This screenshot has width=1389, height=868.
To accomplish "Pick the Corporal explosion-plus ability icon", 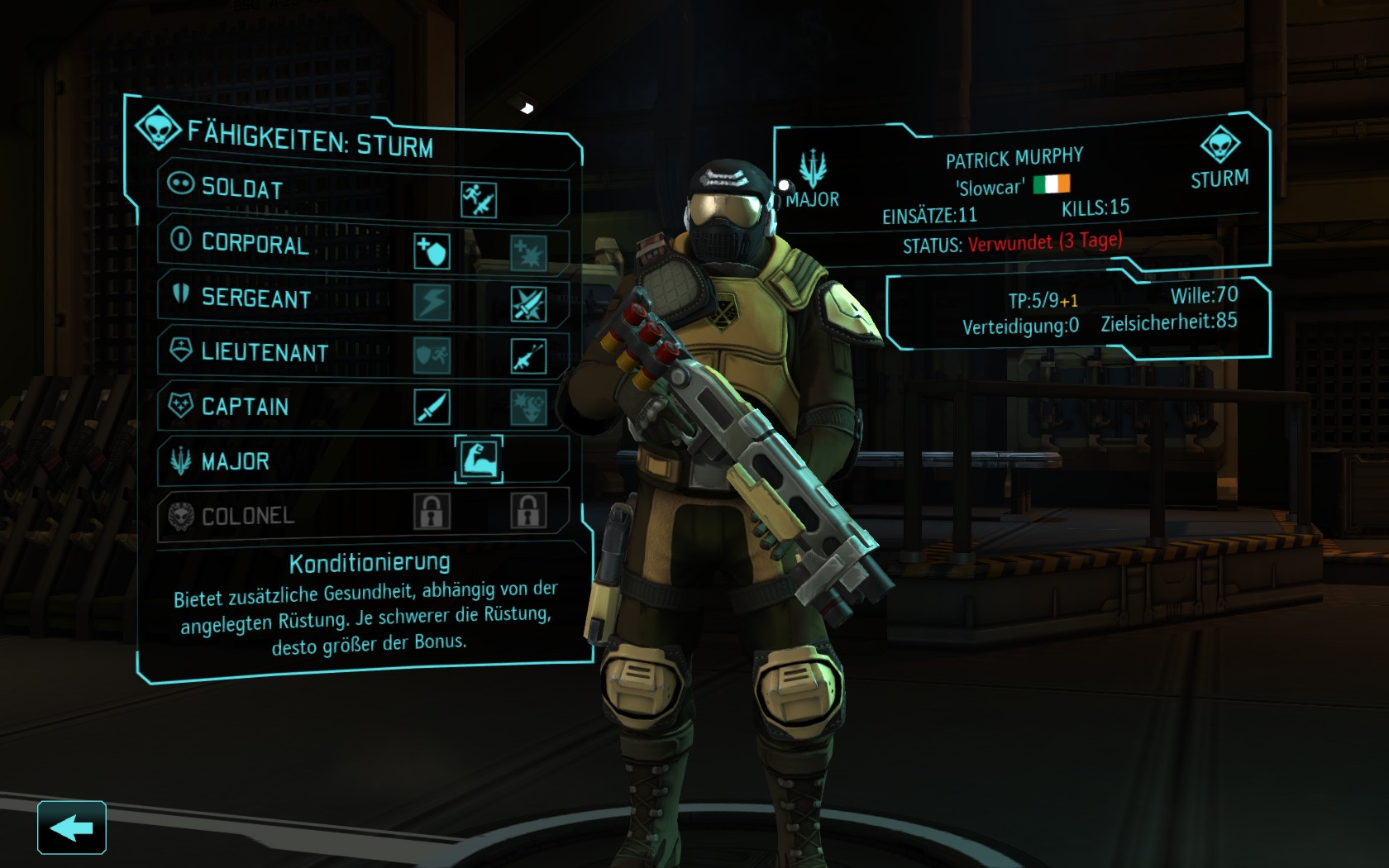I will (528, 253).
